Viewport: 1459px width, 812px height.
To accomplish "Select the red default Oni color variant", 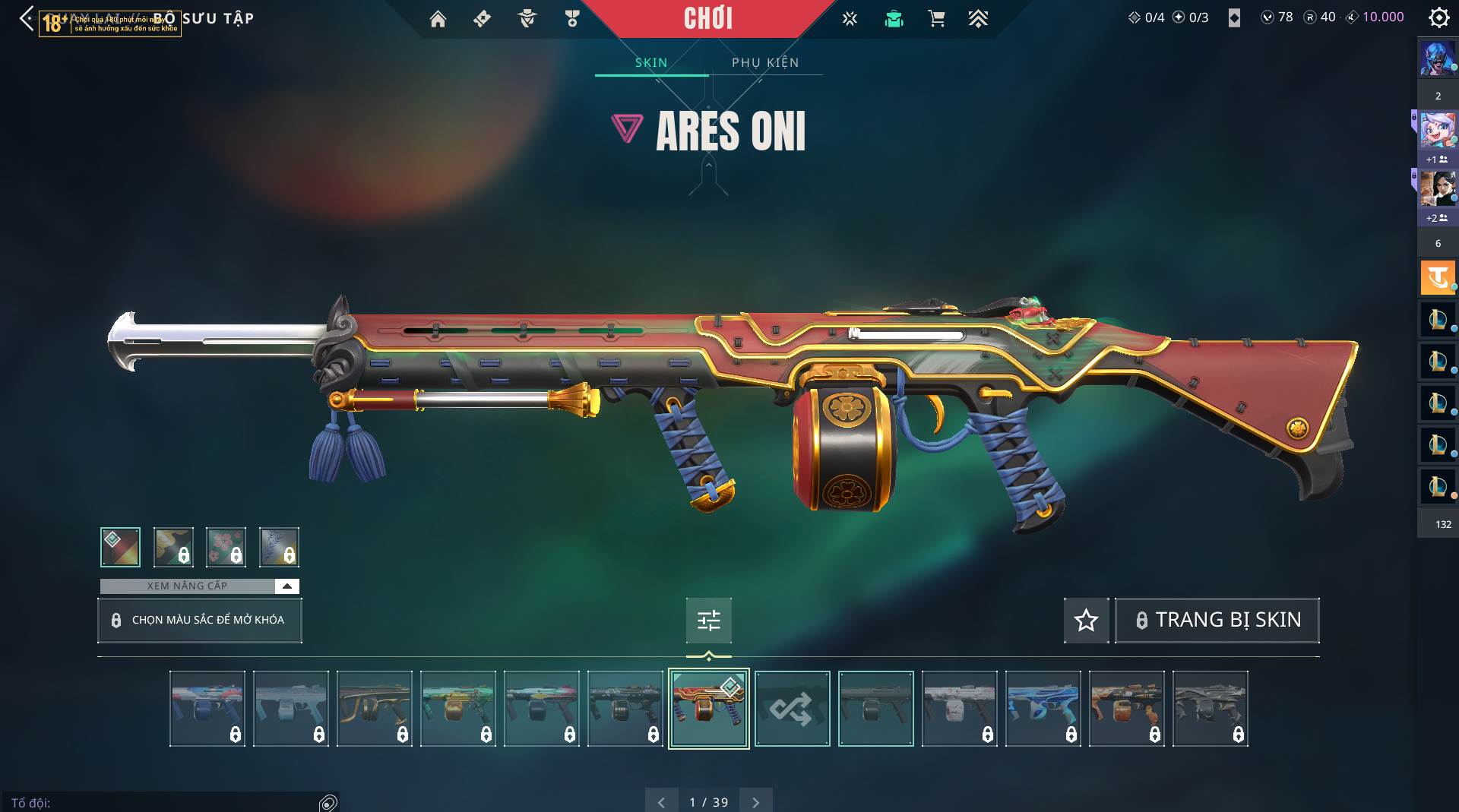I will coord(120,547).
